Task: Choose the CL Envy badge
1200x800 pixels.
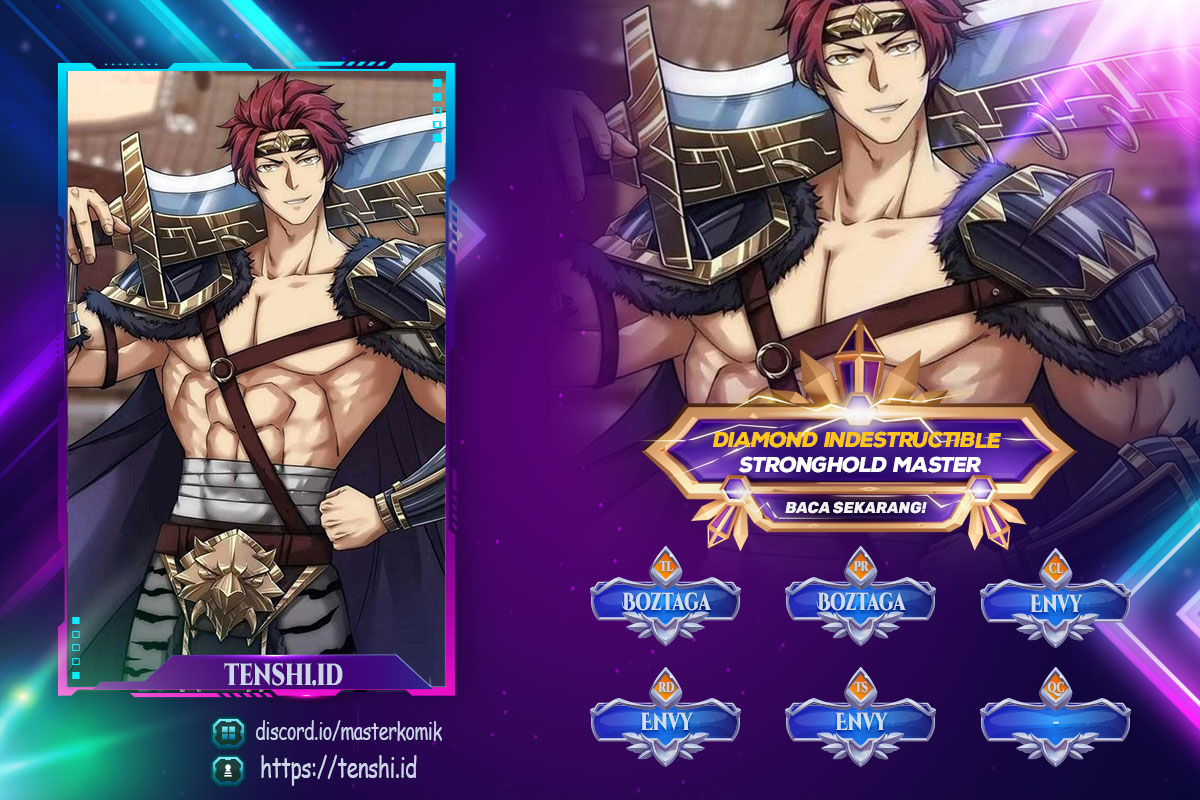Action: tap(1054, 602)
